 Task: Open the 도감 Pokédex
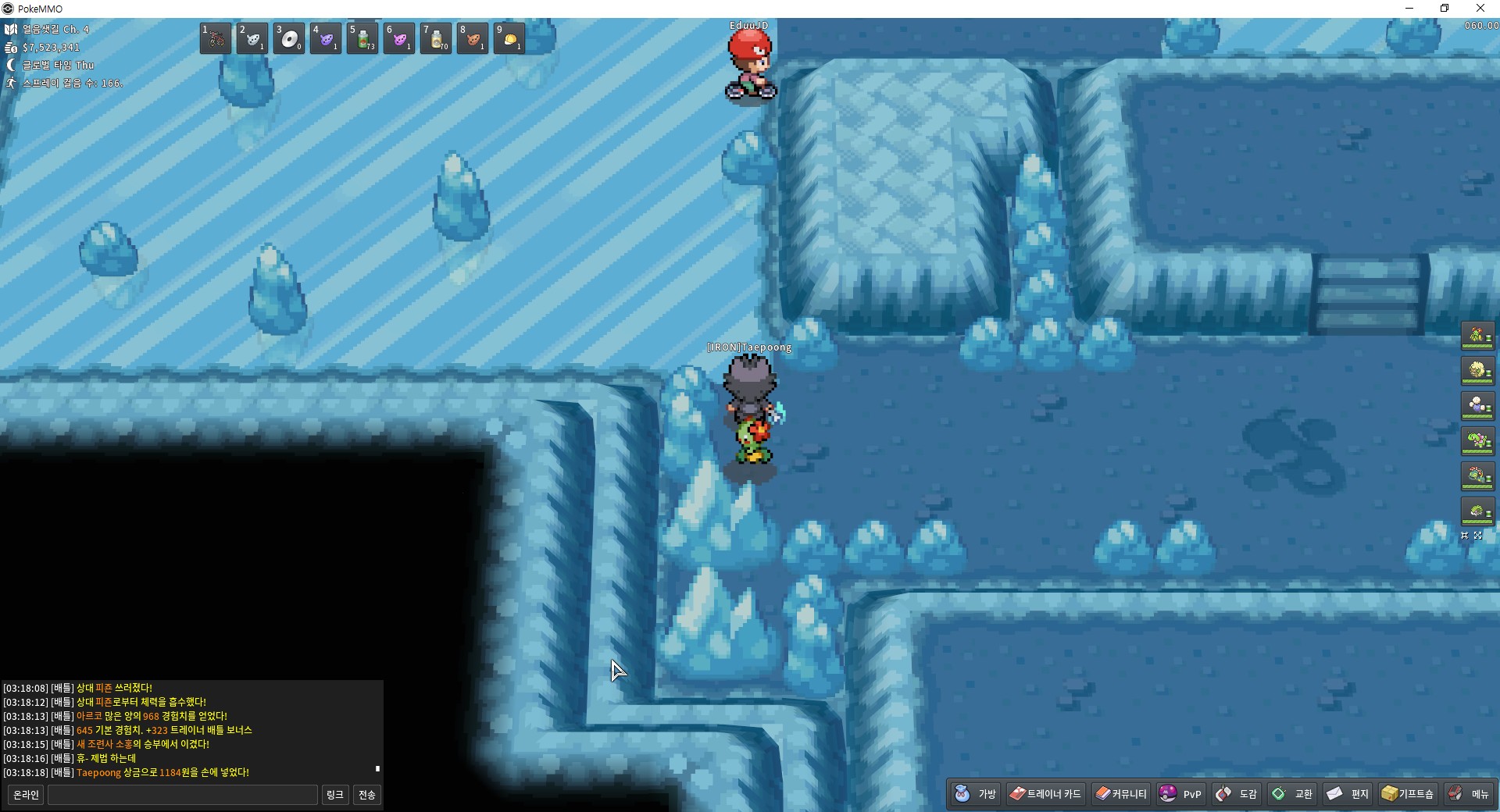pos(1237,794)
